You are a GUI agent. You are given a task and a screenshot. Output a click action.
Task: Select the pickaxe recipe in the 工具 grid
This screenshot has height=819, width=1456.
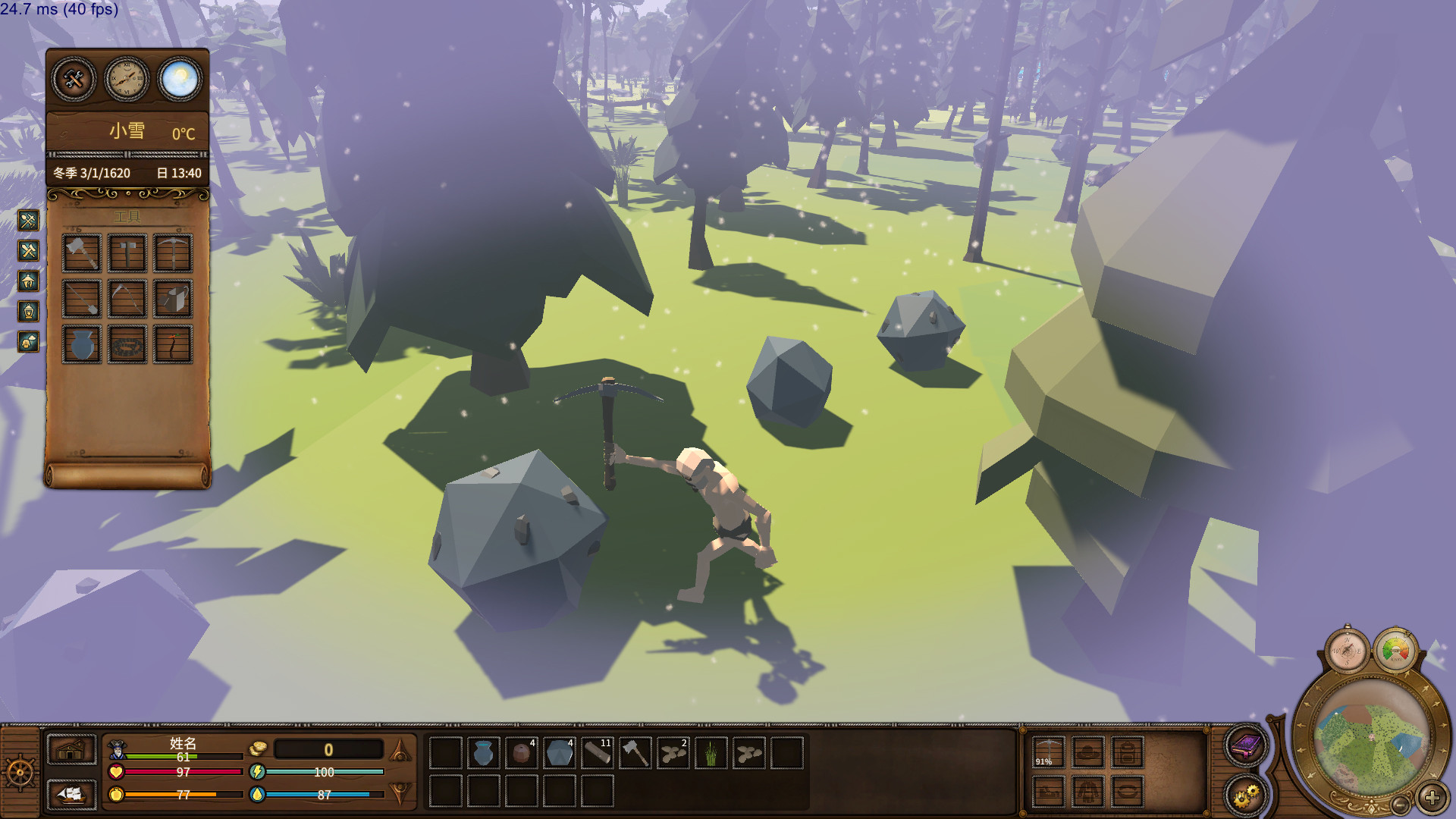pos(174,253)
